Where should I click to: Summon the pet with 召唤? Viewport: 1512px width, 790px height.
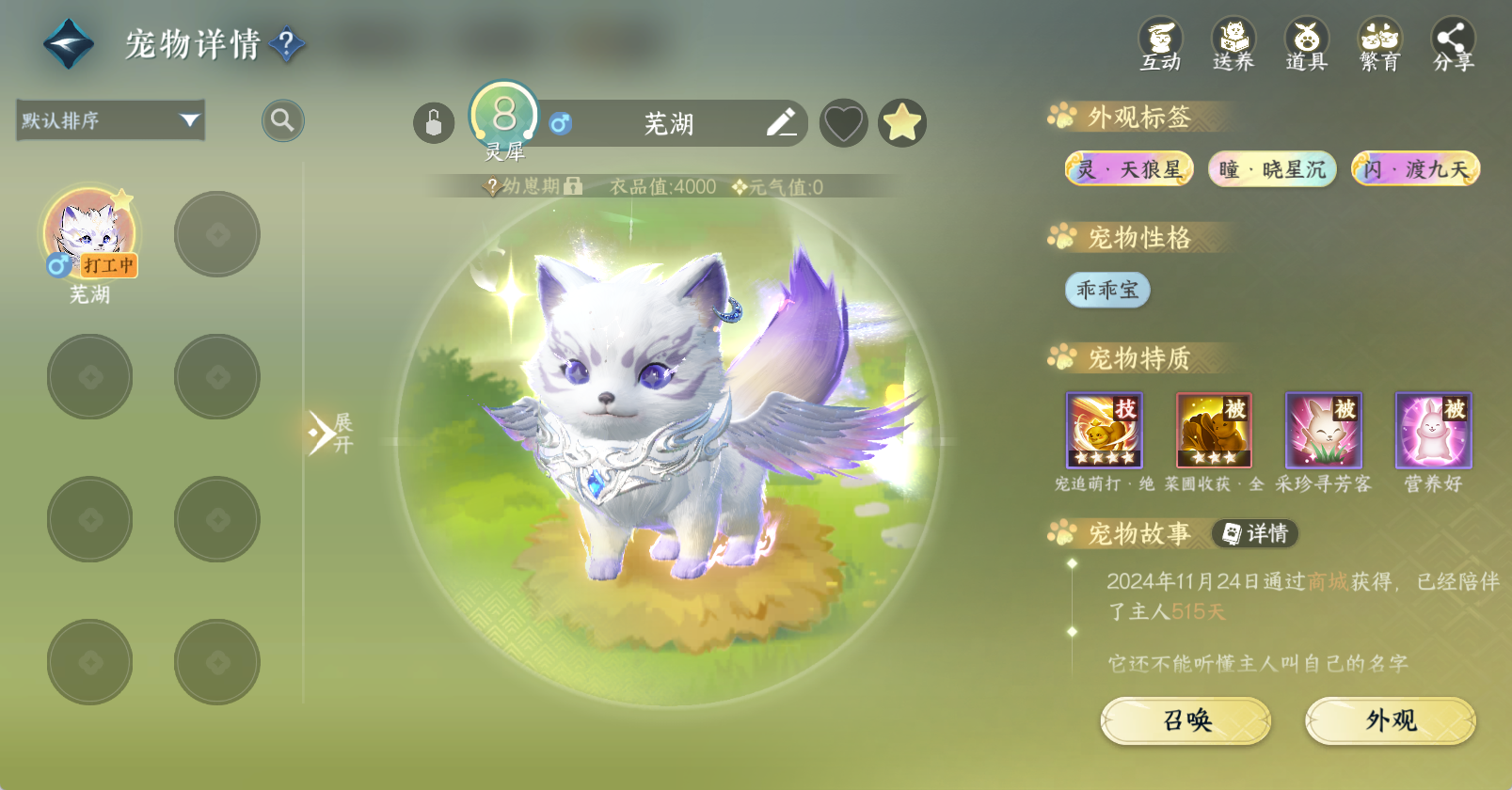(x=1186, y=720)
